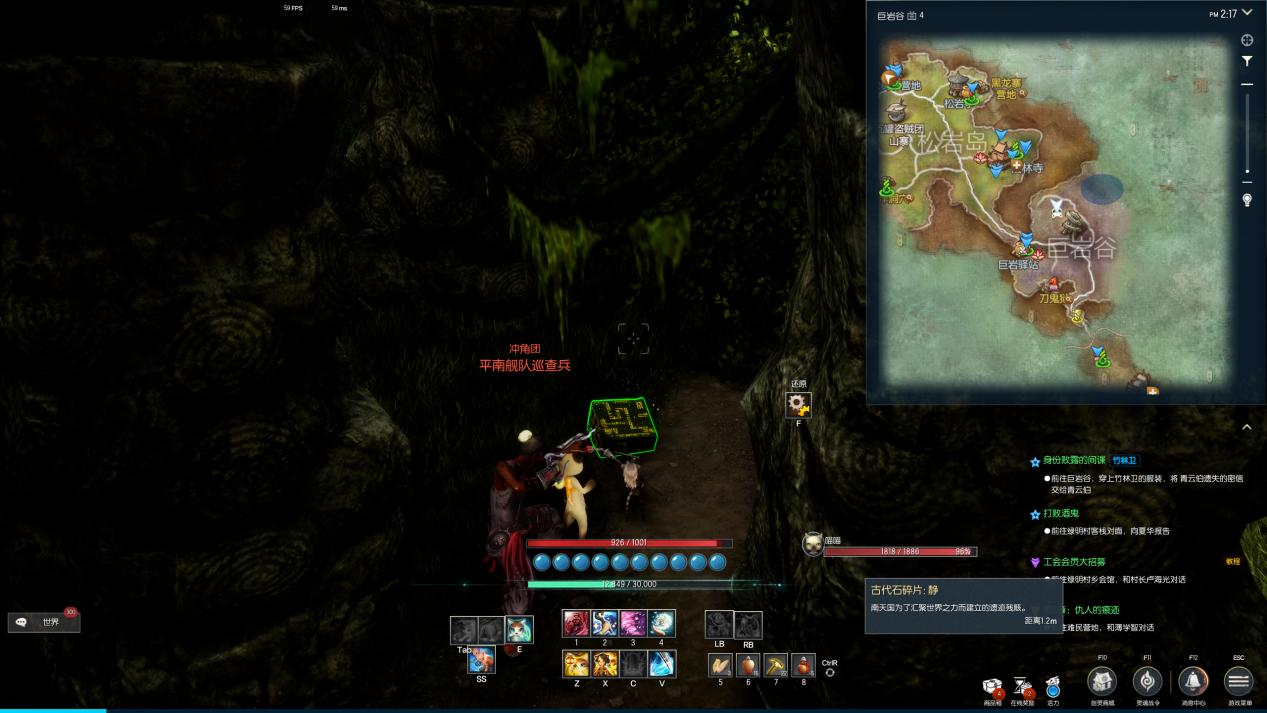Open the 活力 vitality icon
The width and height of the screenshot is (1267, 713).
pyautogui.click(x=1053, y=687)
